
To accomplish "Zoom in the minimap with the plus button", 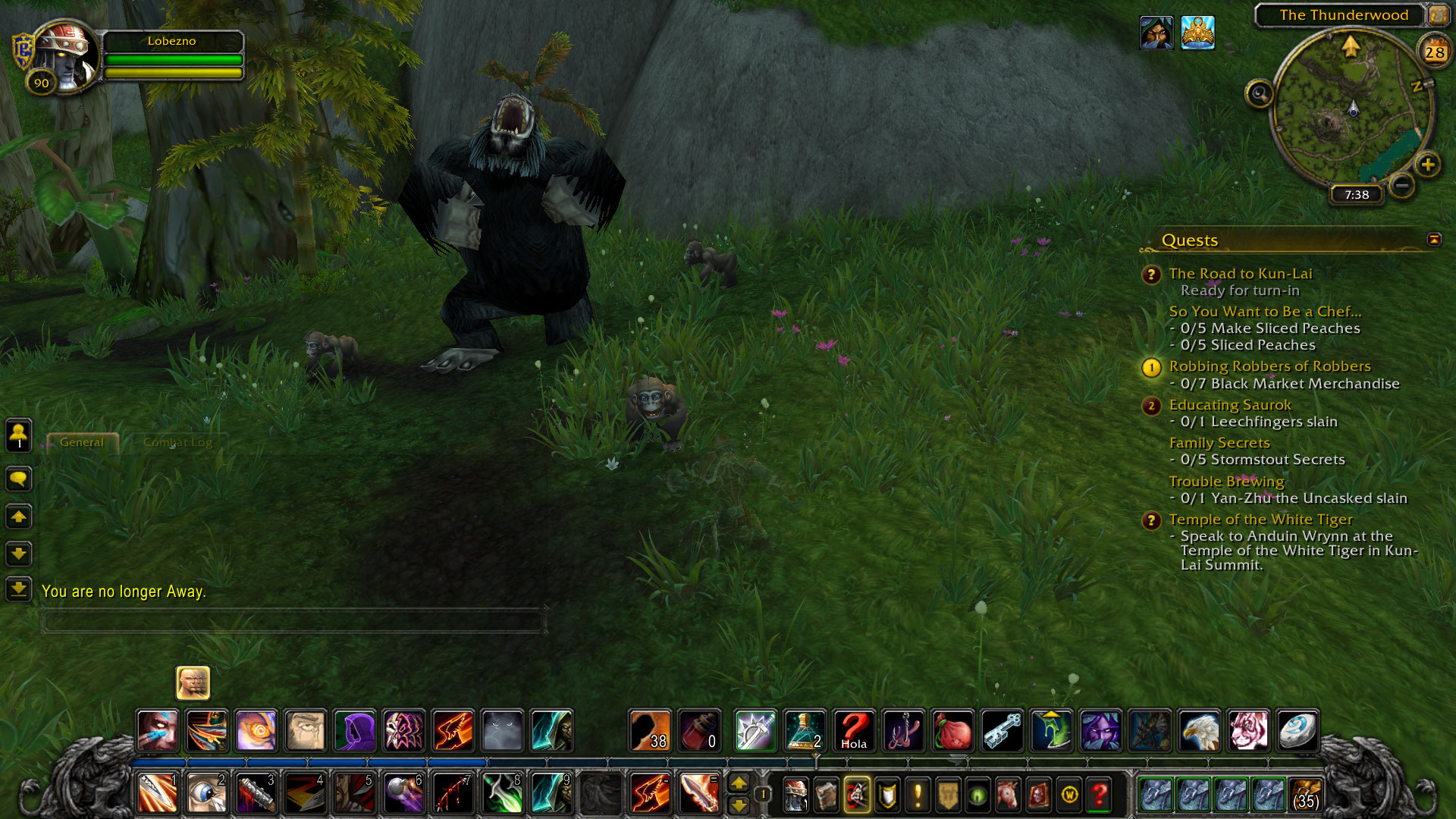I will 1428,165.
